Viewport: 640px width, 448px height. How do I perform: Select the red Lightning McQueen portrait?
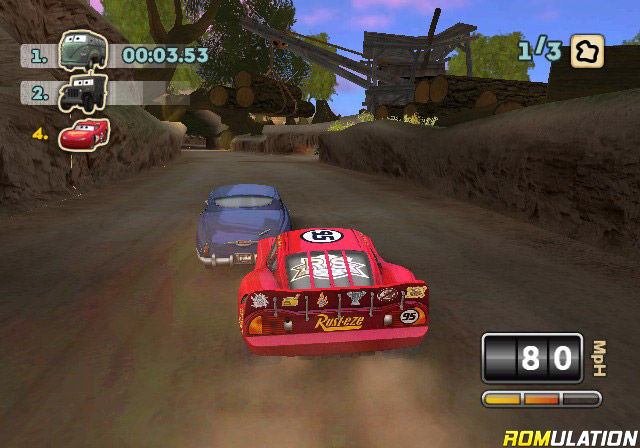click(x=84, y=133)
